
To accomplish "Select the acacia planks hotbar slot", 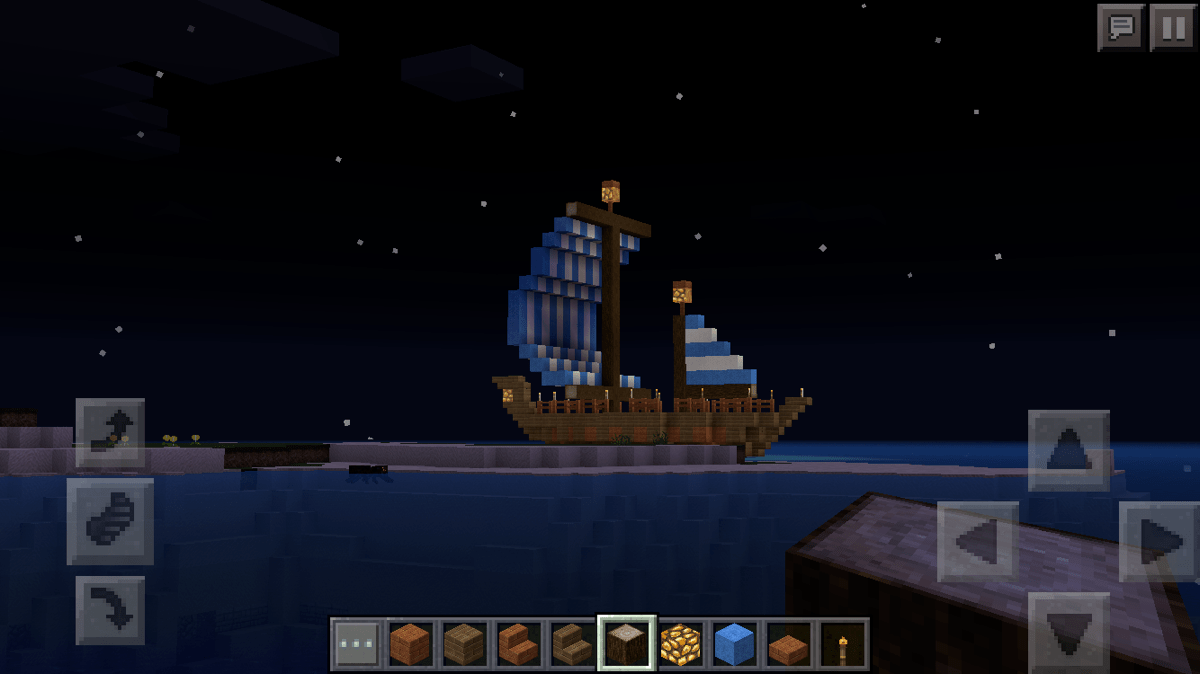I will coord(411,644).
